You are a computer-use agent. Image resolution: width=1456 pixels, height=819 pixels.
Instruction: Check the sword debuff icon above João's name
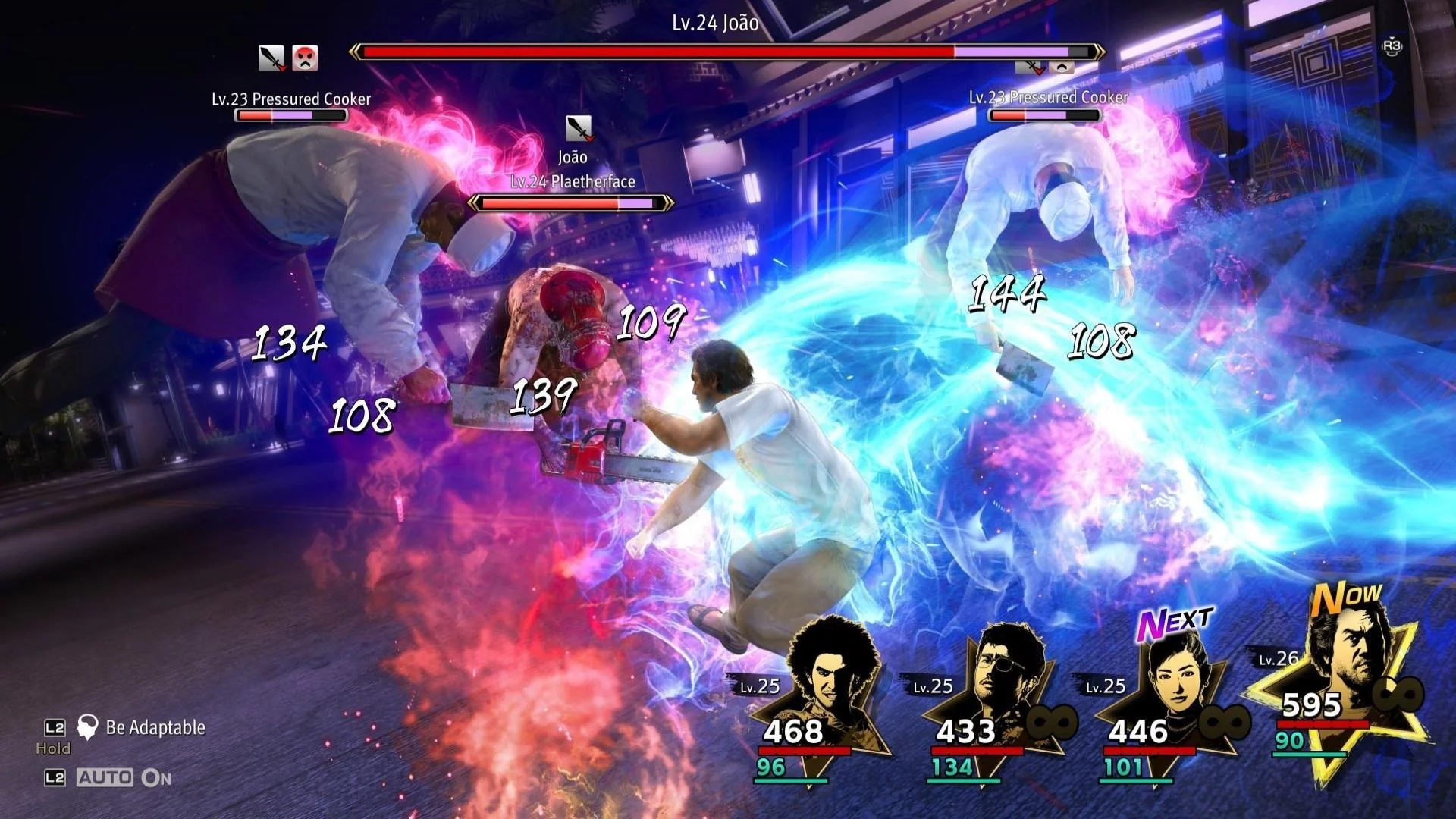pyautogui.click(x=579, y=129)
